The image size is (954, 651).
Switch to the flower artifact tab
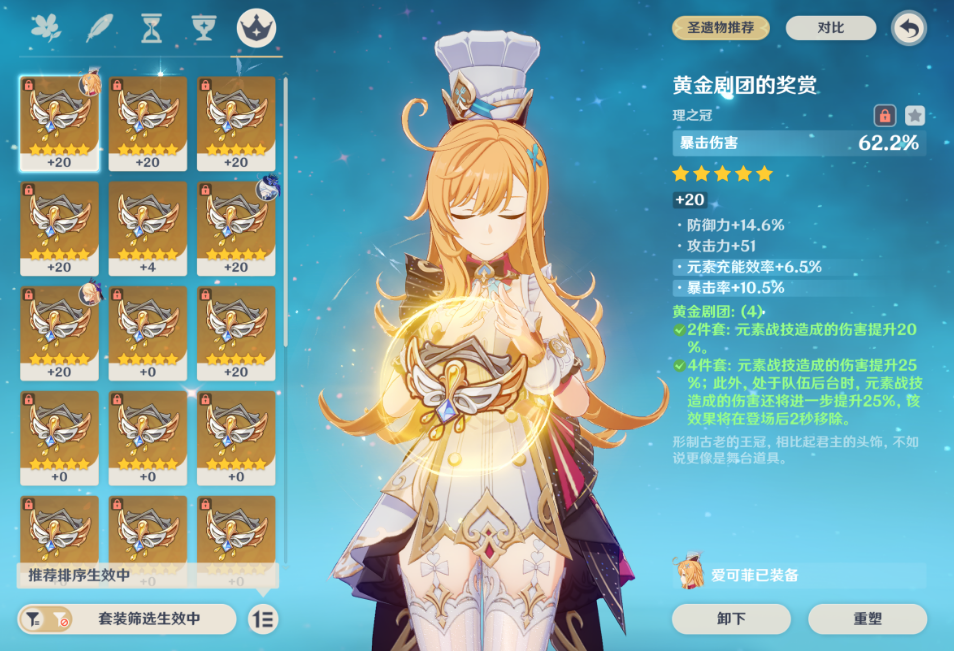tap(45, 27)
